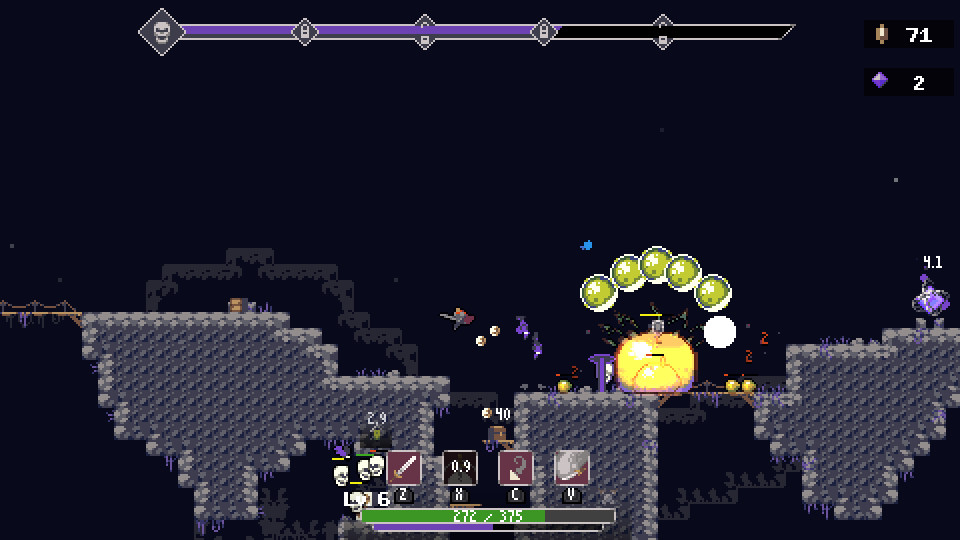Screen dimensions: 960x540
Task: Click the gold currency icon beside 71
Action: pos(881,34)
